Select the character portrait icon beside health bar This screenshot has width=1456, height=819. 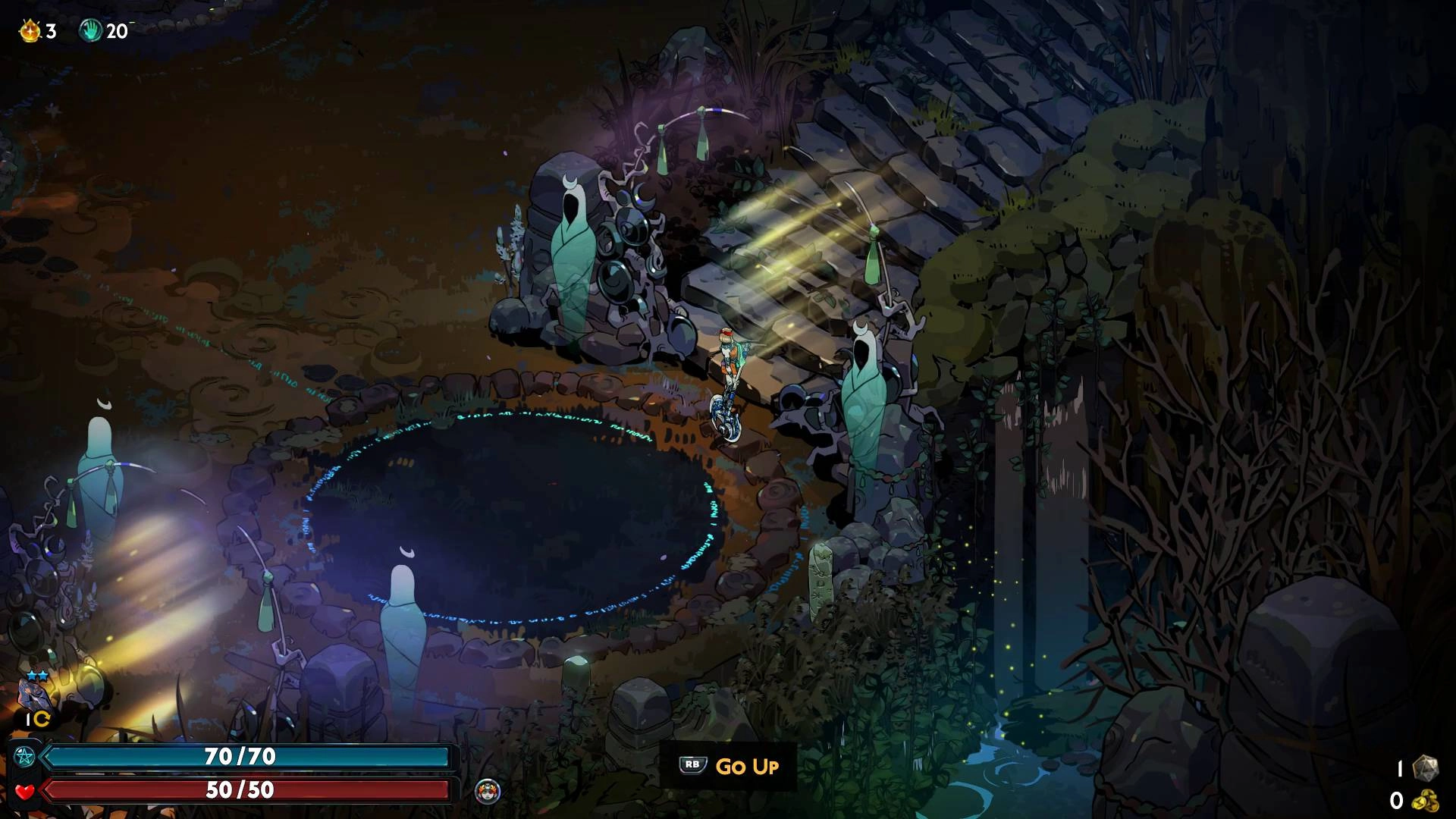[487, 791]
